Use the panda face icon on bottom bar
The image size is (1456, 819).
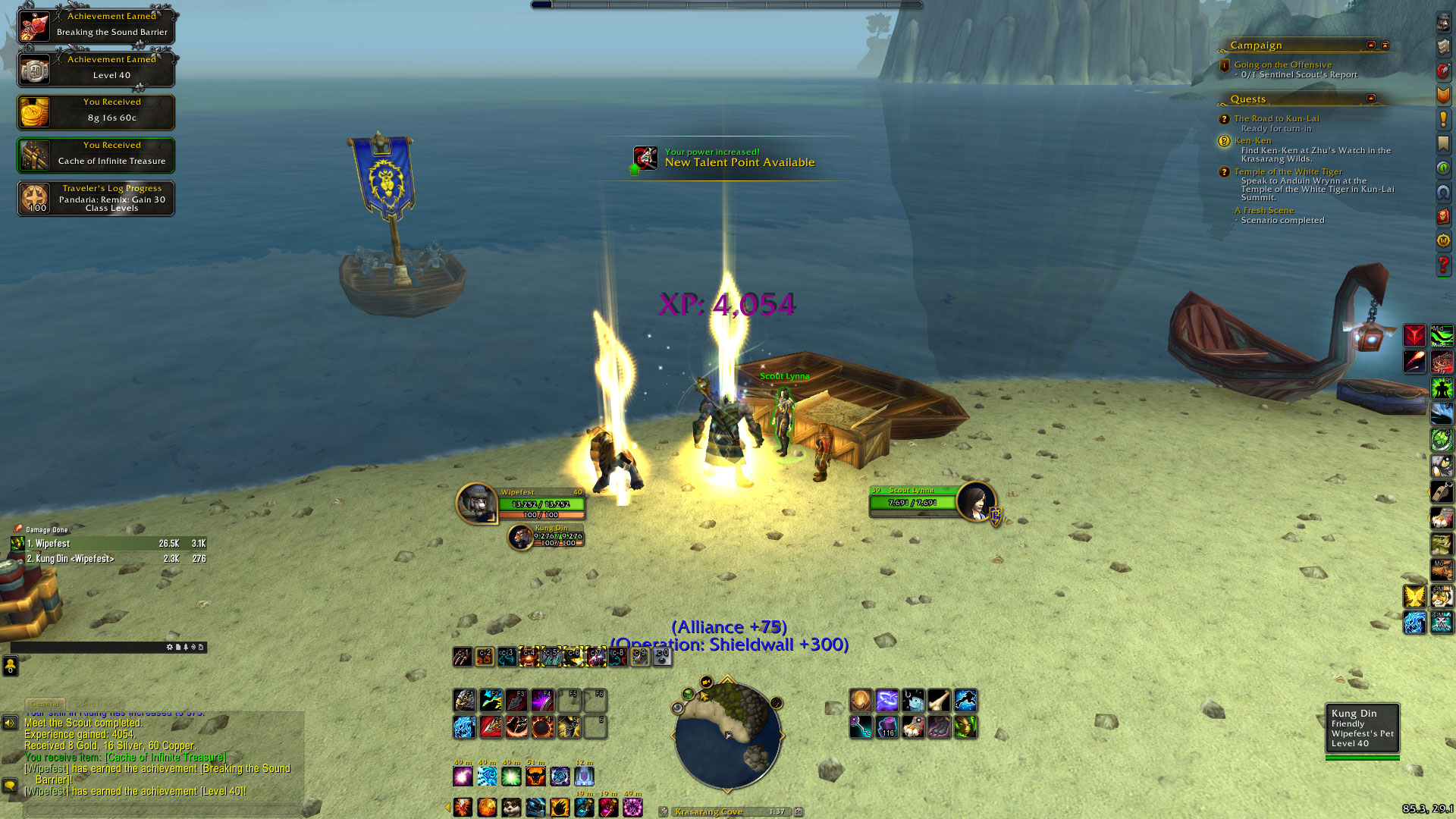511,808
